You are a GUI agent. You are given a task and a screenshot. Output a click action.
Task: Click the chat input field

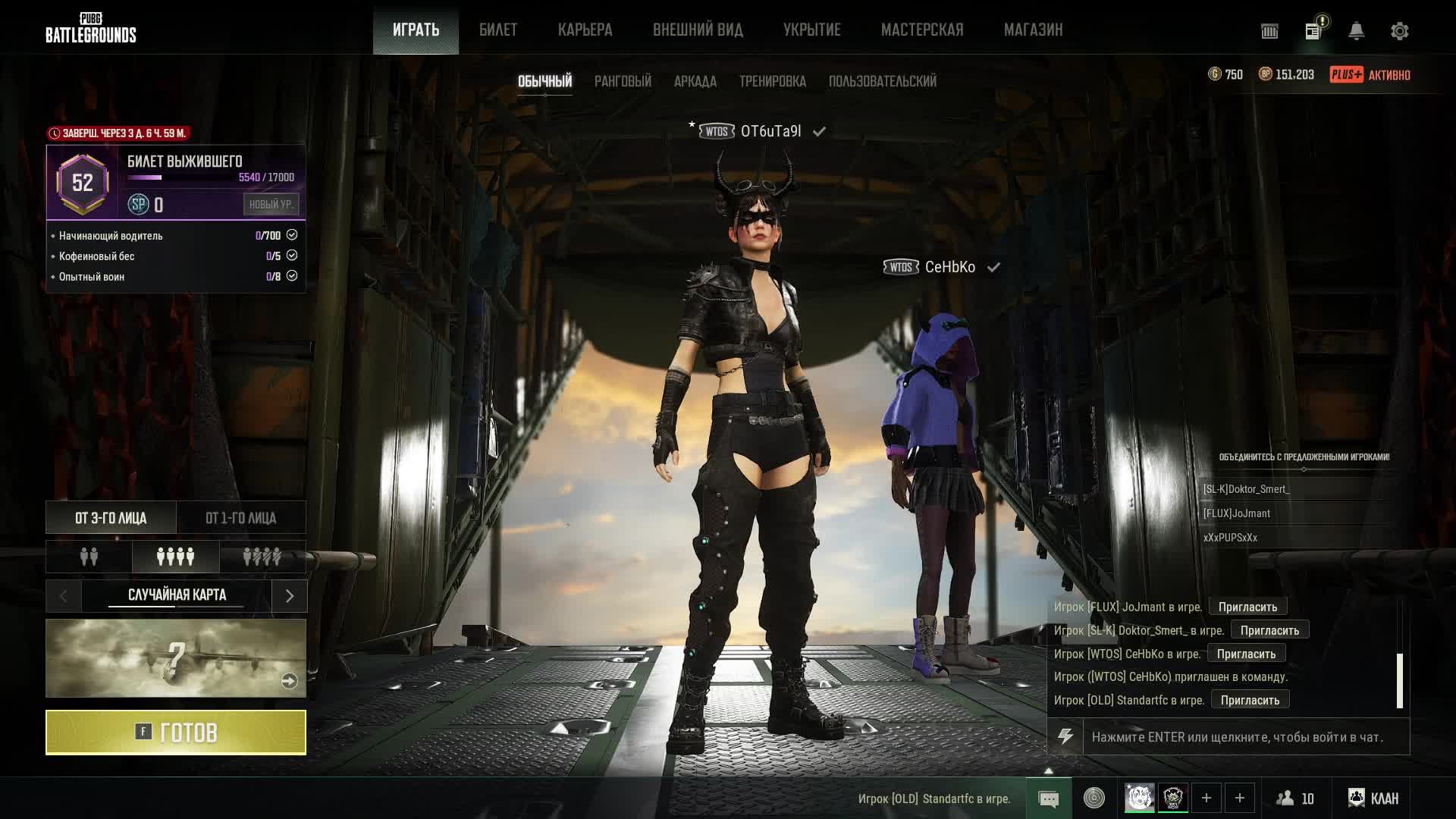1245,737
